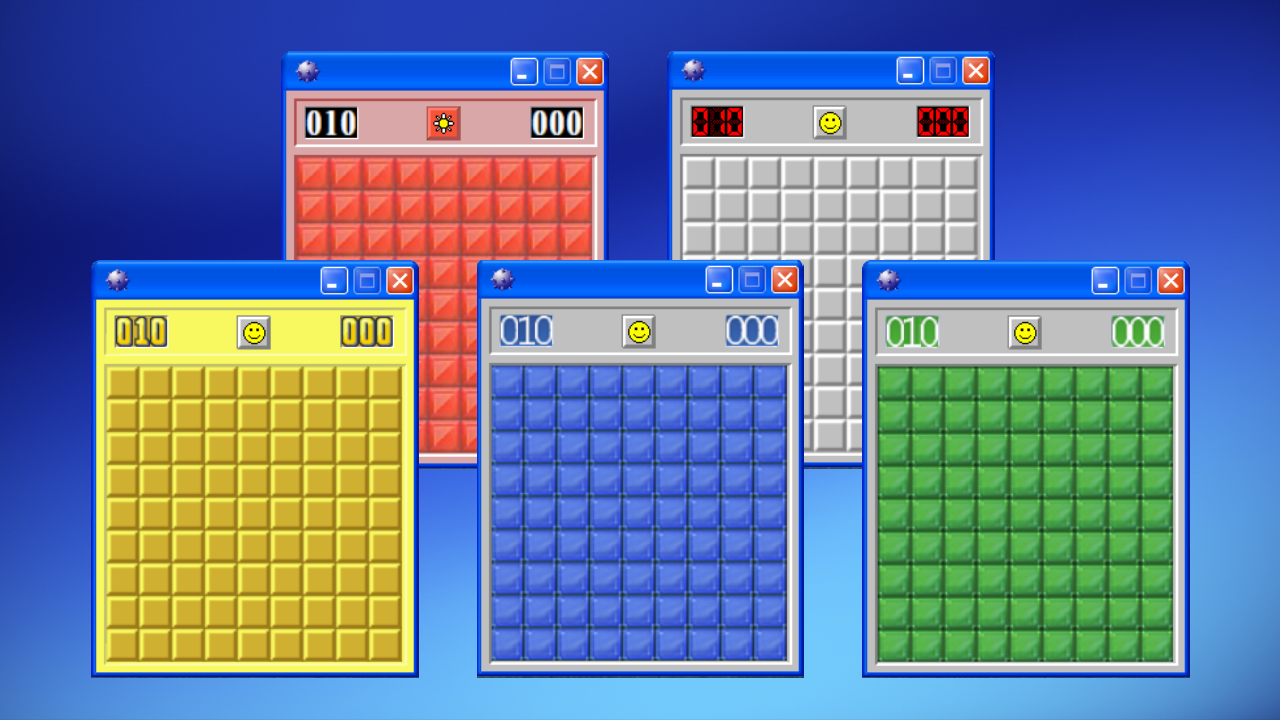
Task: Click the mine counter showing 010 on the yellow board
Action: click(139, 331)
